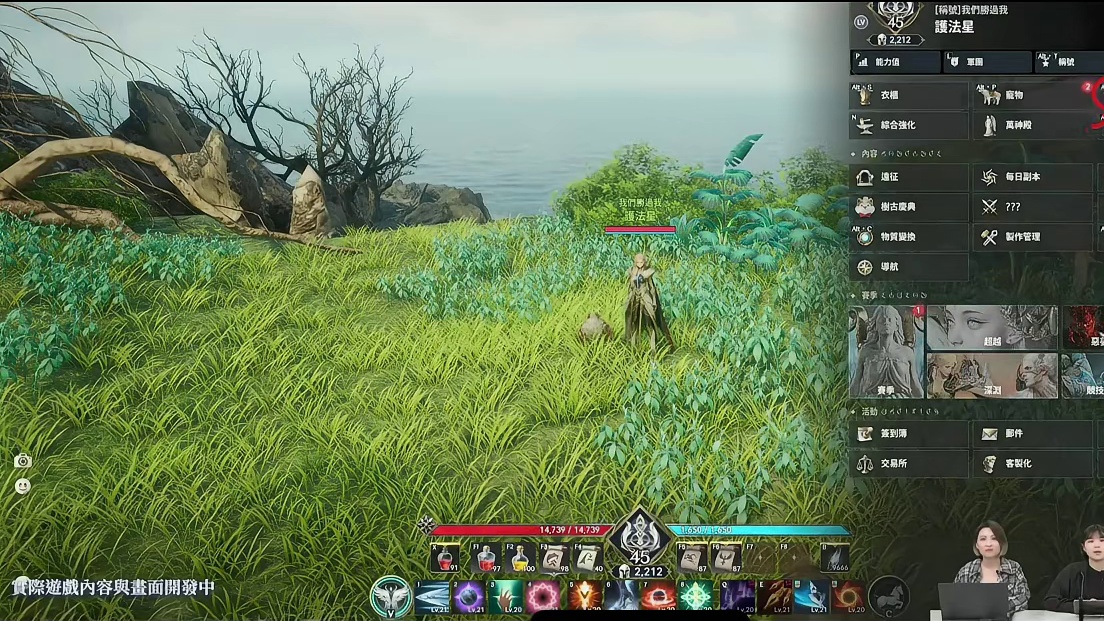This screenshot has width=1104, height=621.
Task: Use the red potion in the F1 slot
Action: click(x=485, y=558)
